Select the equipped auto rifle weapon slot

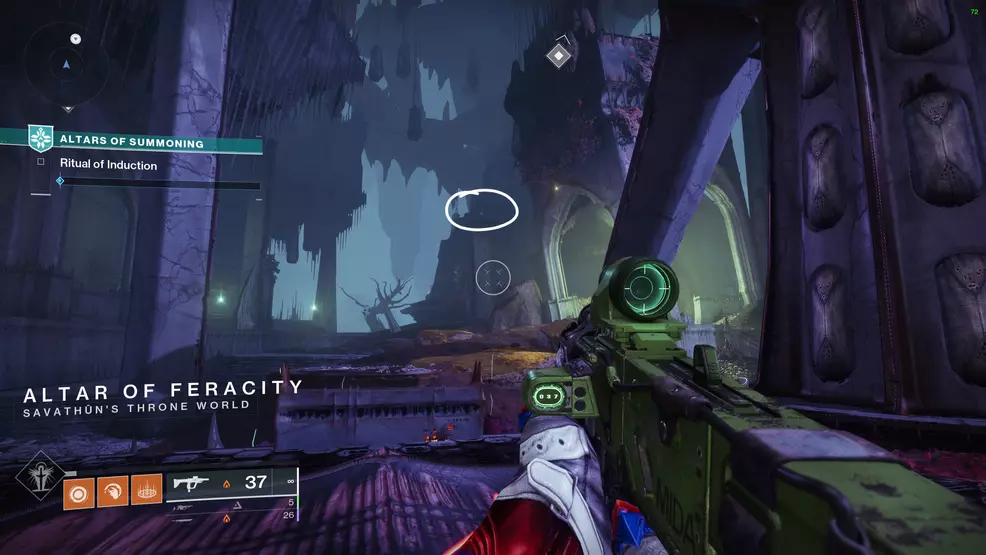(231, 482)
